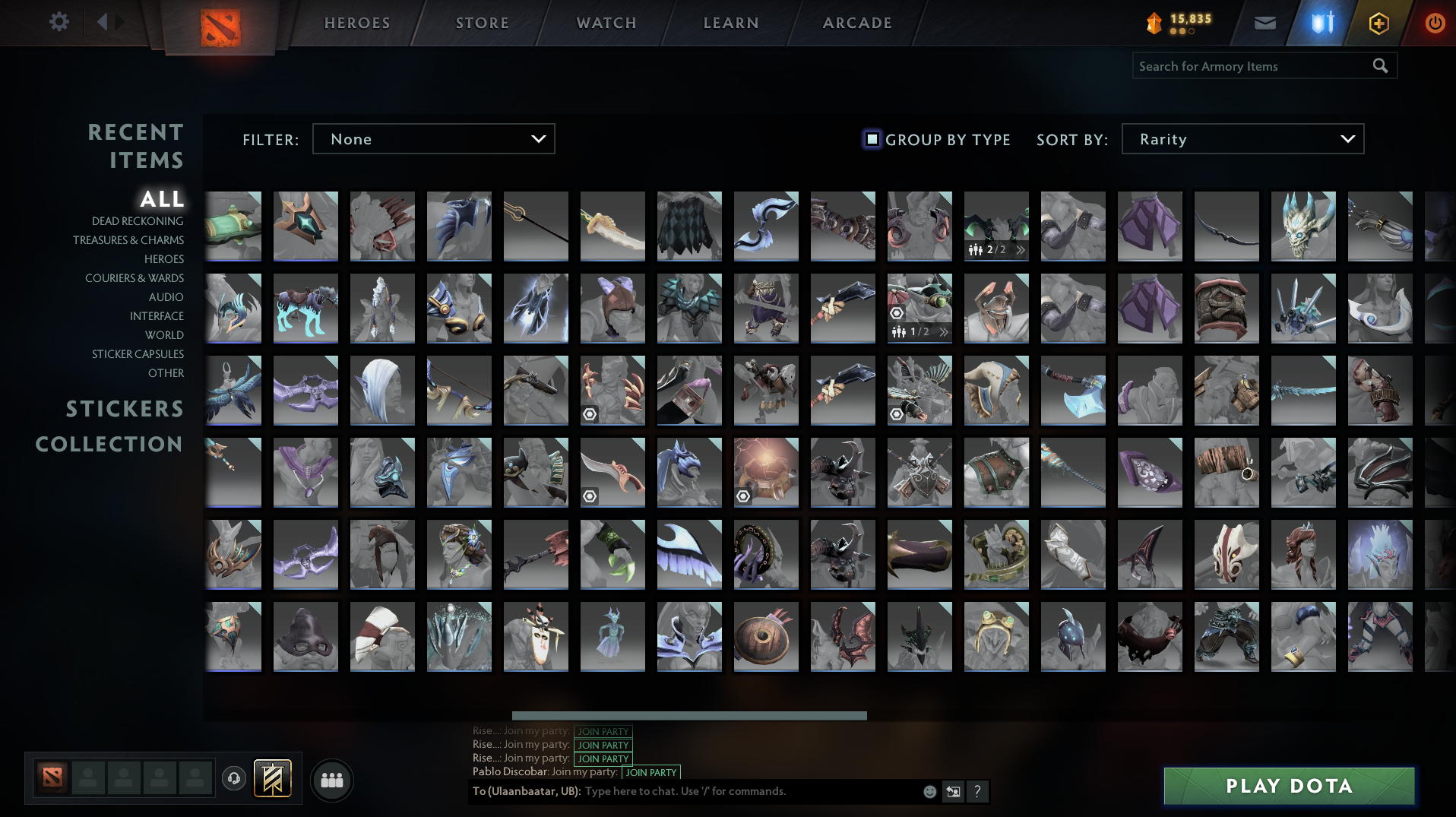
Task: Open the mail notifications icon
Action: [x=1264, y=23]
